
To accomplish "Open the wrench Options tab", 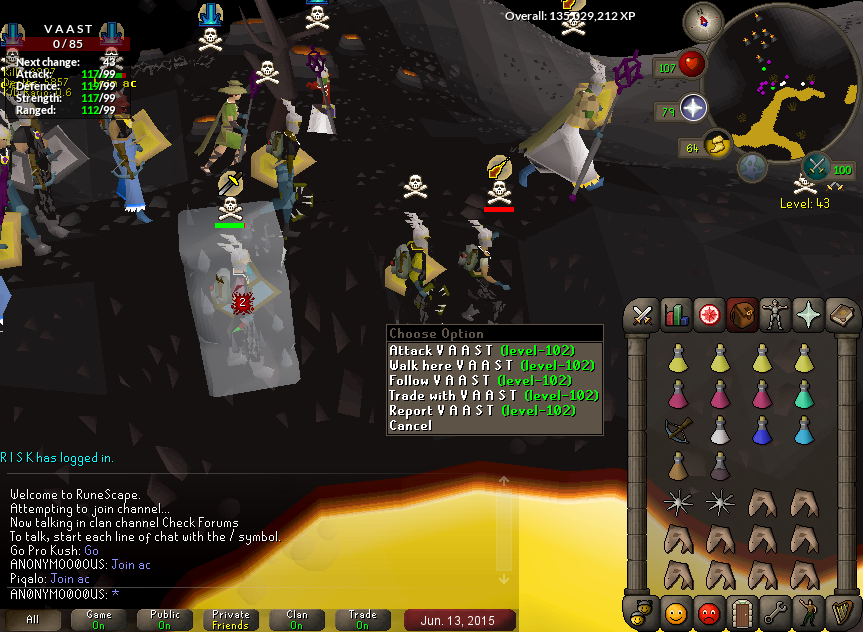I will 776,611.
